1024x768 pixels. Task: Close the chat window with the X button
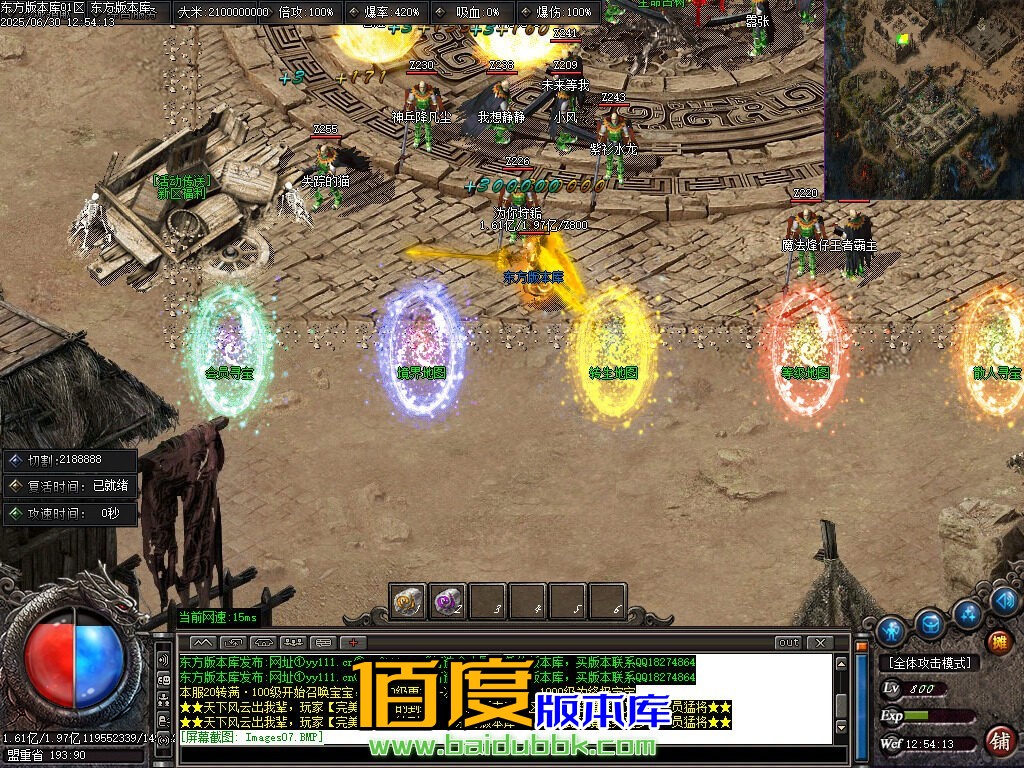pyautogui.click(x=820, y=642)
